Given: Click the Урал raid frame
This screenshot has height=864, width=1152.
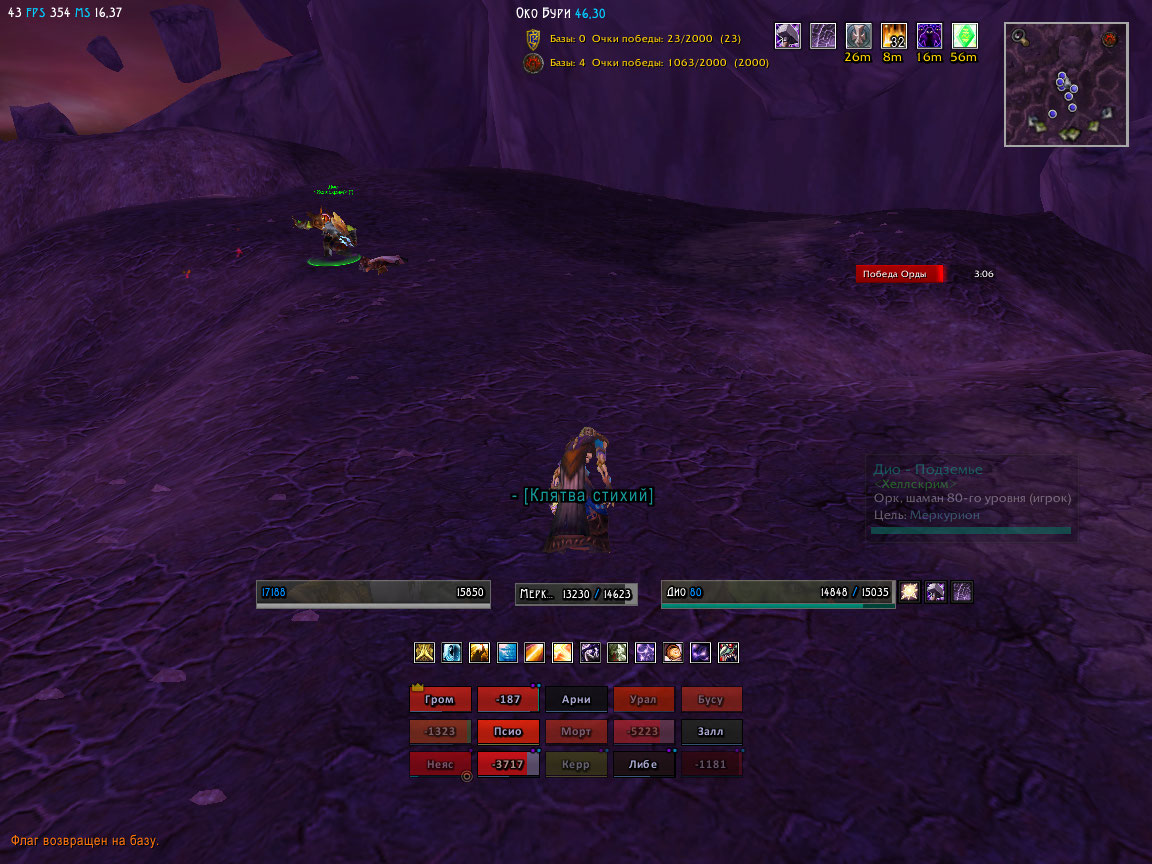Looking at the screenshot, I should 644,699.
